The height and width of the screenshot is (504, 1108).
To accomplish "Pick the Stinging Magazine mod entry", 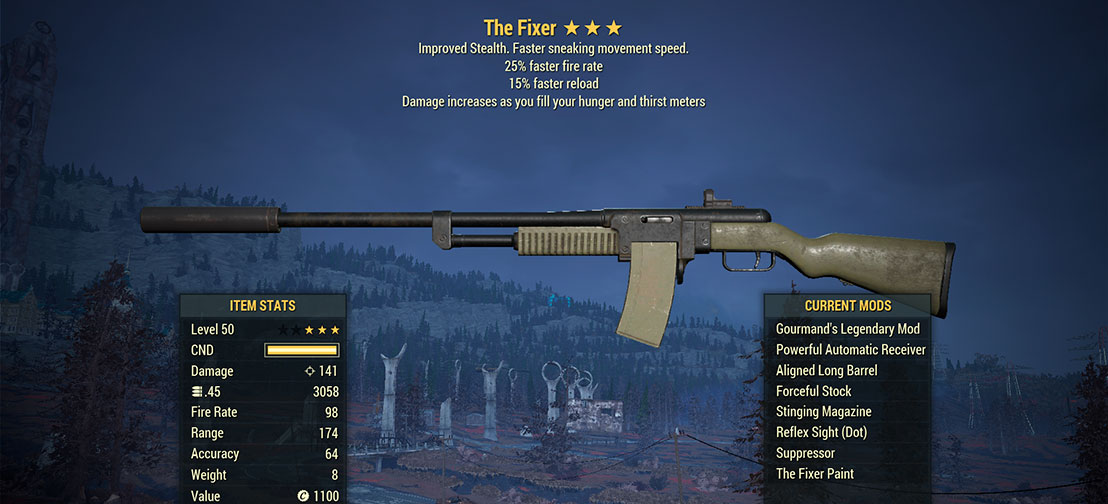I will point(823,412).
